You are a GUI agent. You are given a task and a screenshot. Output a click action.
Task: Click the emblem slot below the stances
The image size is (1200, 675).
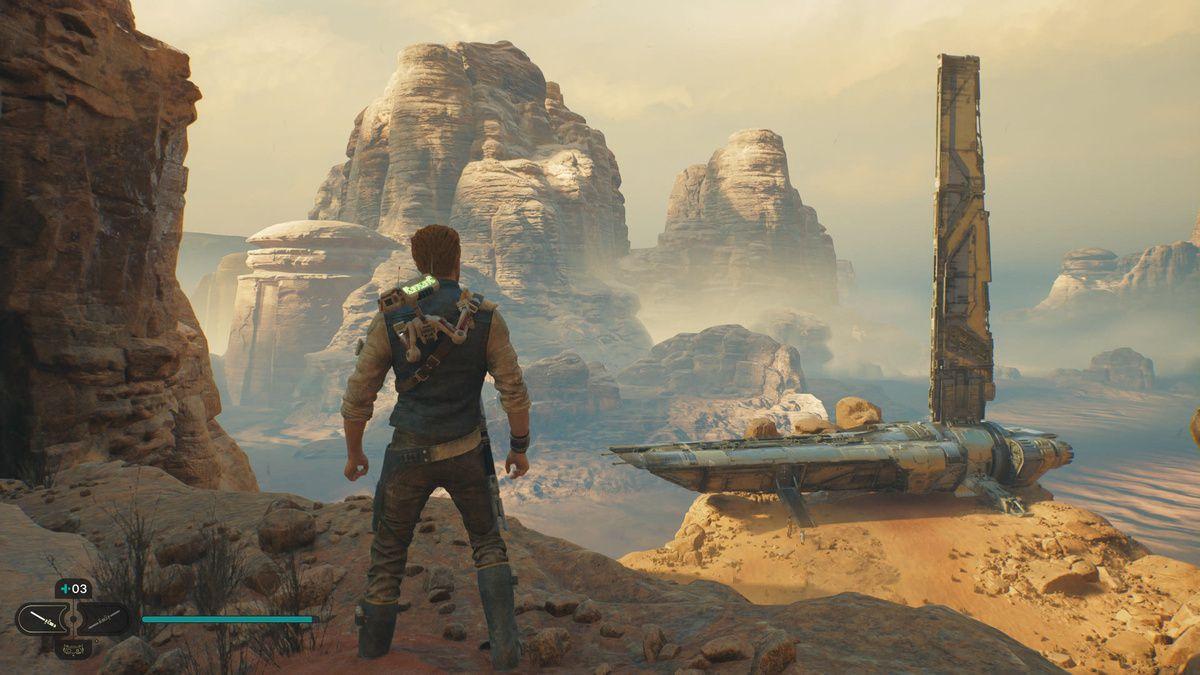click(x=73, y=648)
